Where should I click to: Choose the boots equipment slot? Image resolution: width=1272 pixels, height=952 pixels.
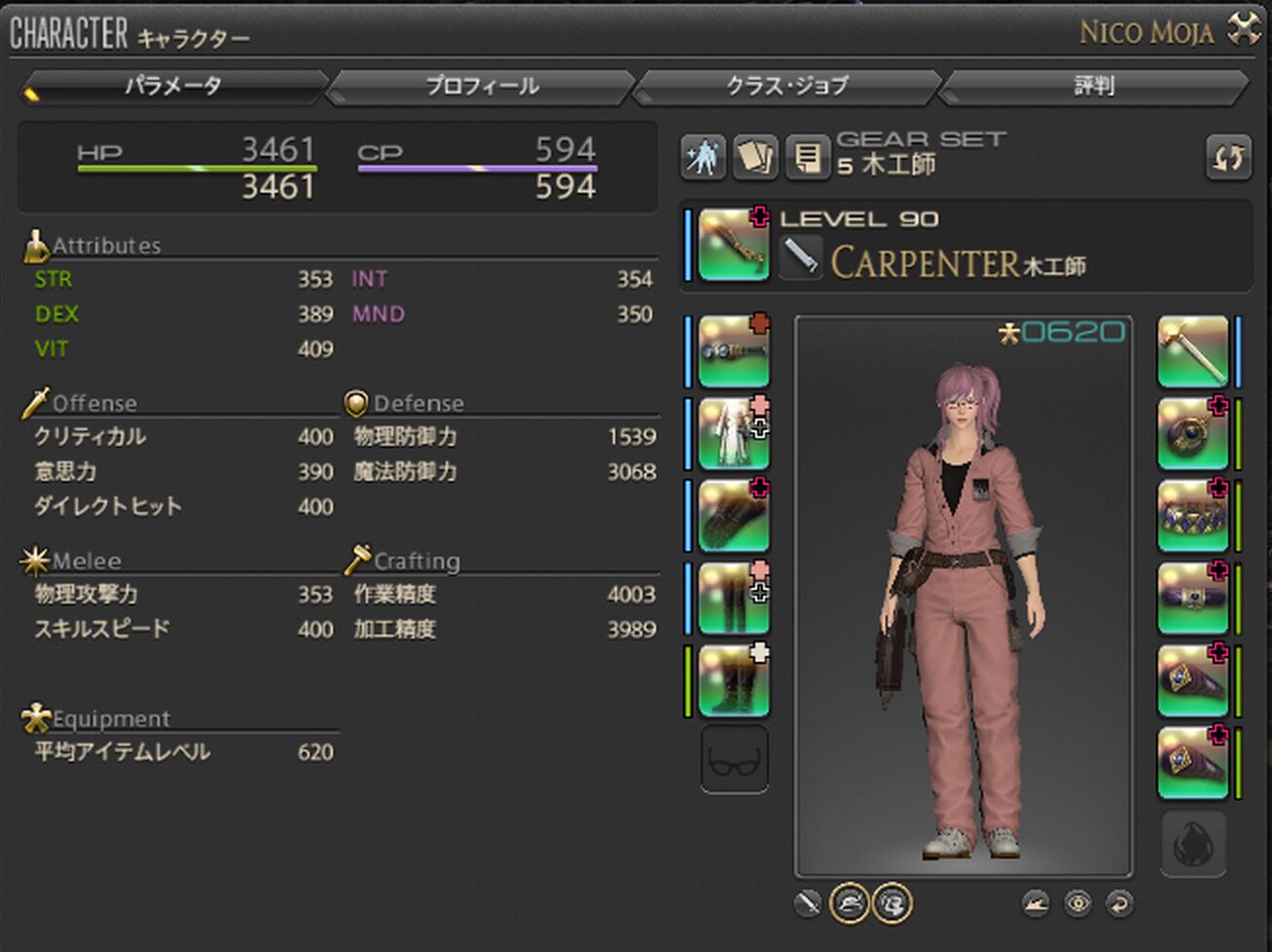point(734,680)
